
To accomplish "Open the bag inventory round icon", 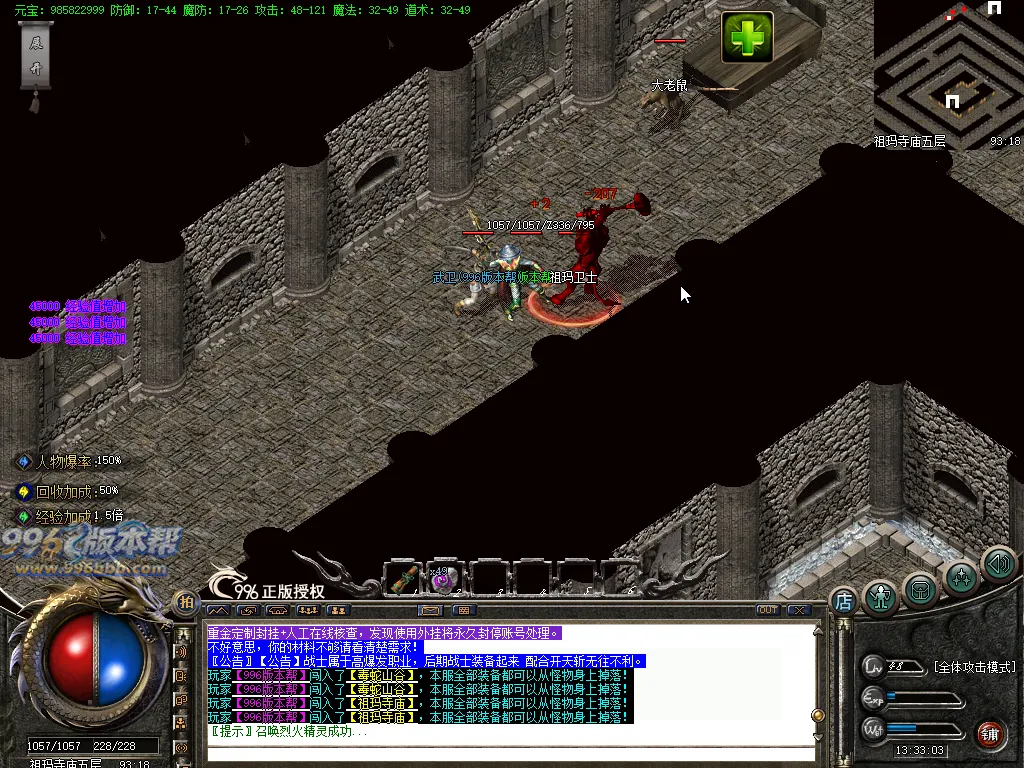I will (920, 589).
